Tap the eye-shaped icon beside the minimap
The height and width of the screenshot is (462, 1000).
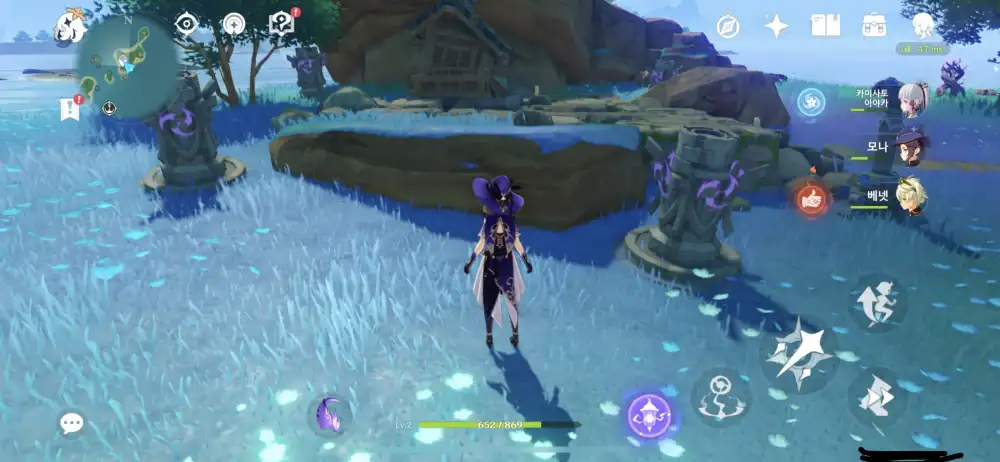point(186,24)
